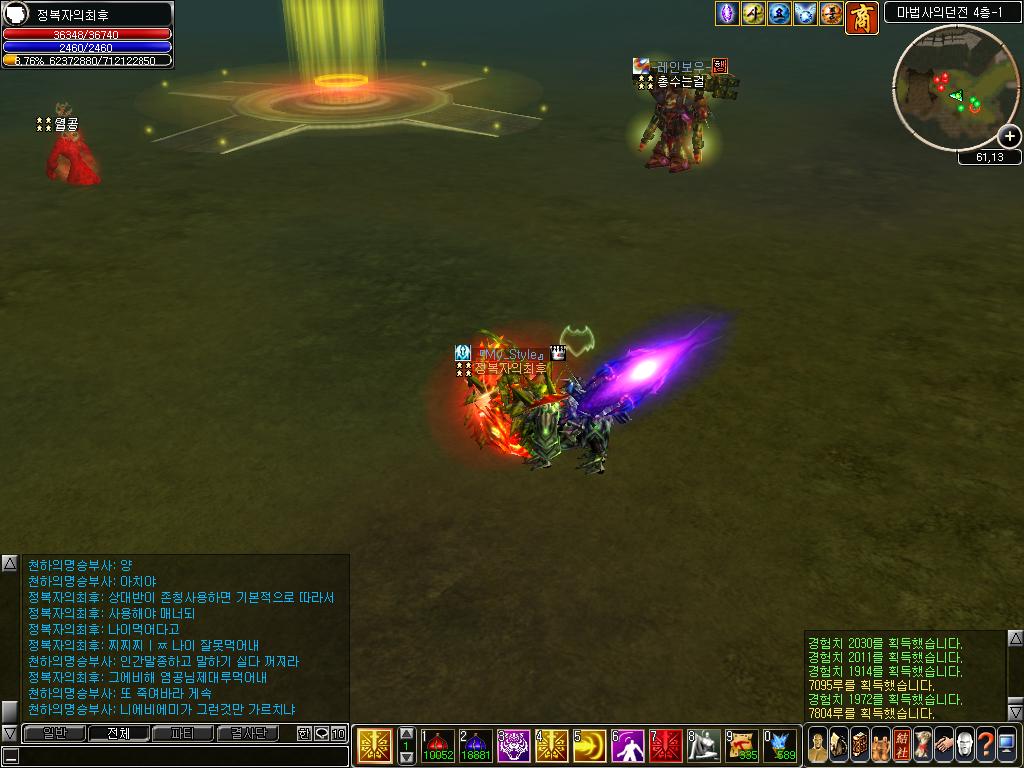Use the red emblem skill in slot 7
The width and height of the screenshot is (1024, 768).
tap(666, 746)
